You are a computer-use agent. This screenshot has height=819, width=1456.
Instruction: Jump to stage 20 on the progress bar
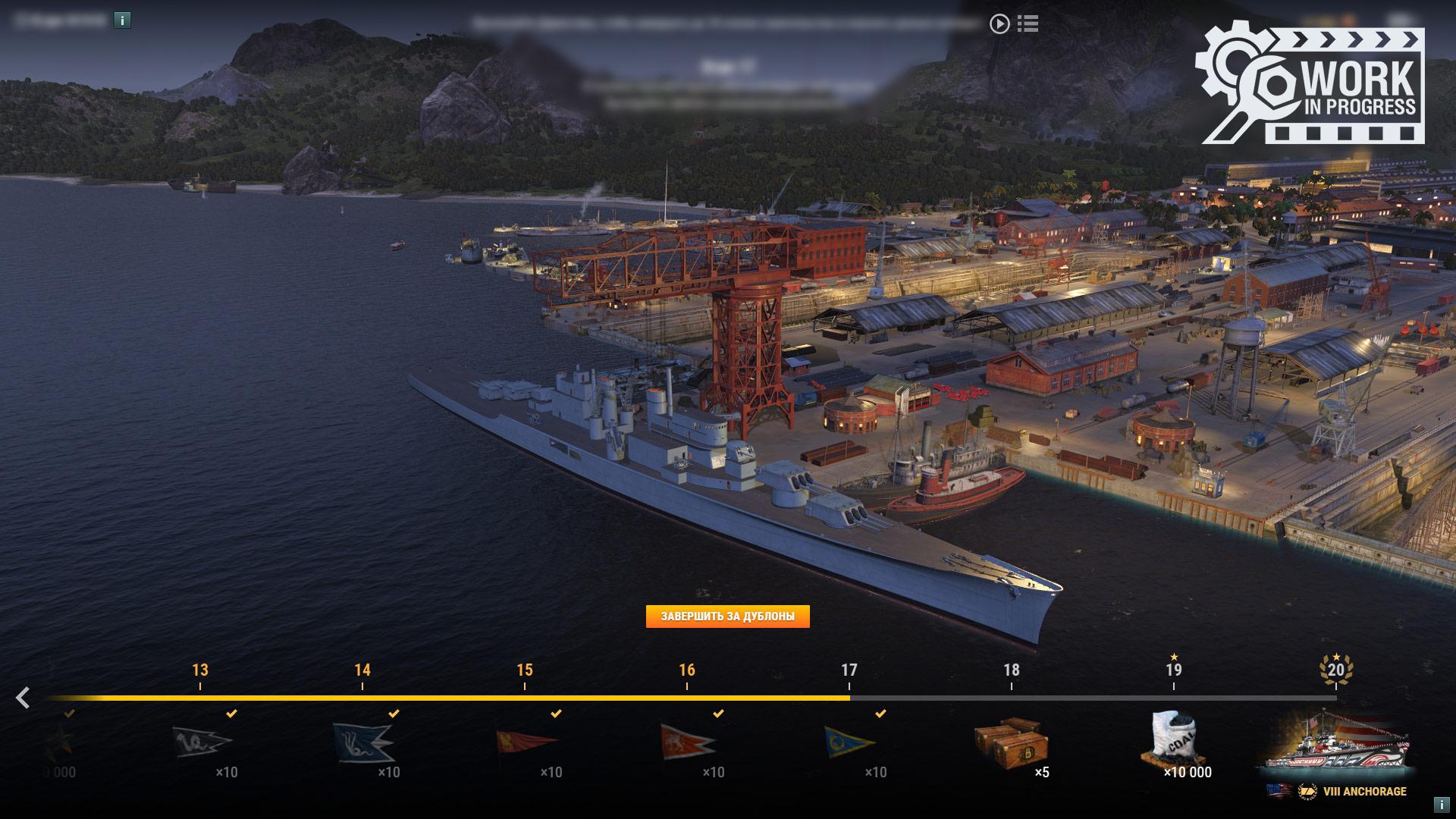tap(1335, 670)
